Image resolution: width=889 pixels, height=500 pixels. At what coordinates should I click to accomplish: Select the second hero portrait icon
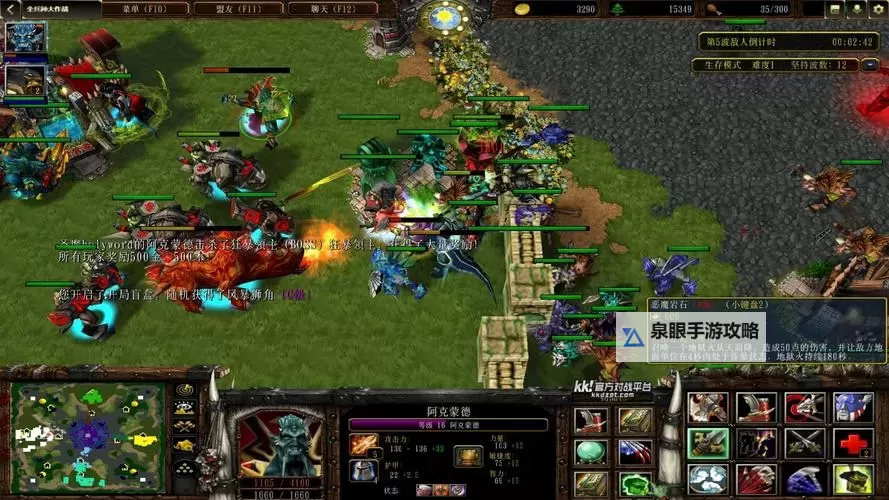24,79
